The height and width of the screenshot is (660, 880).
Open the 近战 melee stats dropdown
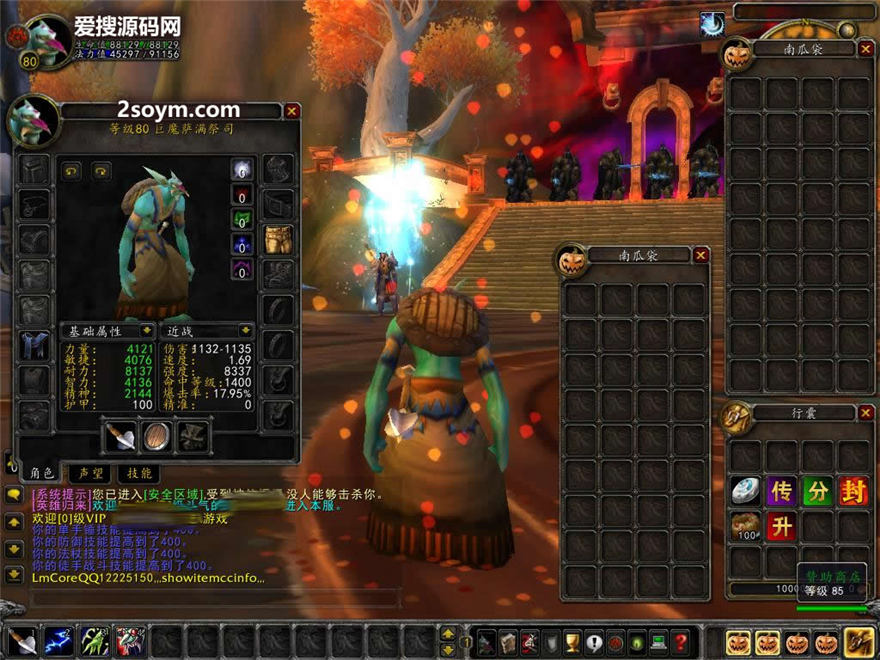[x=244, y=330]
